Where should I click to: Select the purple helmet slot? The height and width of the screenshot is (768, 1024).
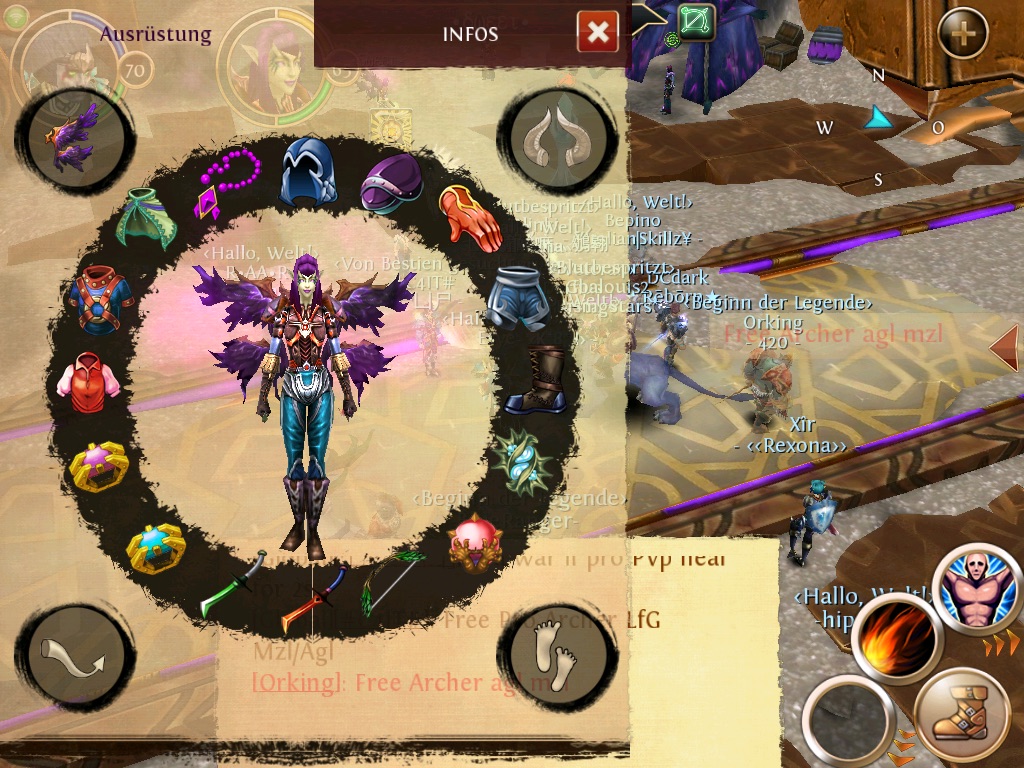[x=392, y=183]
